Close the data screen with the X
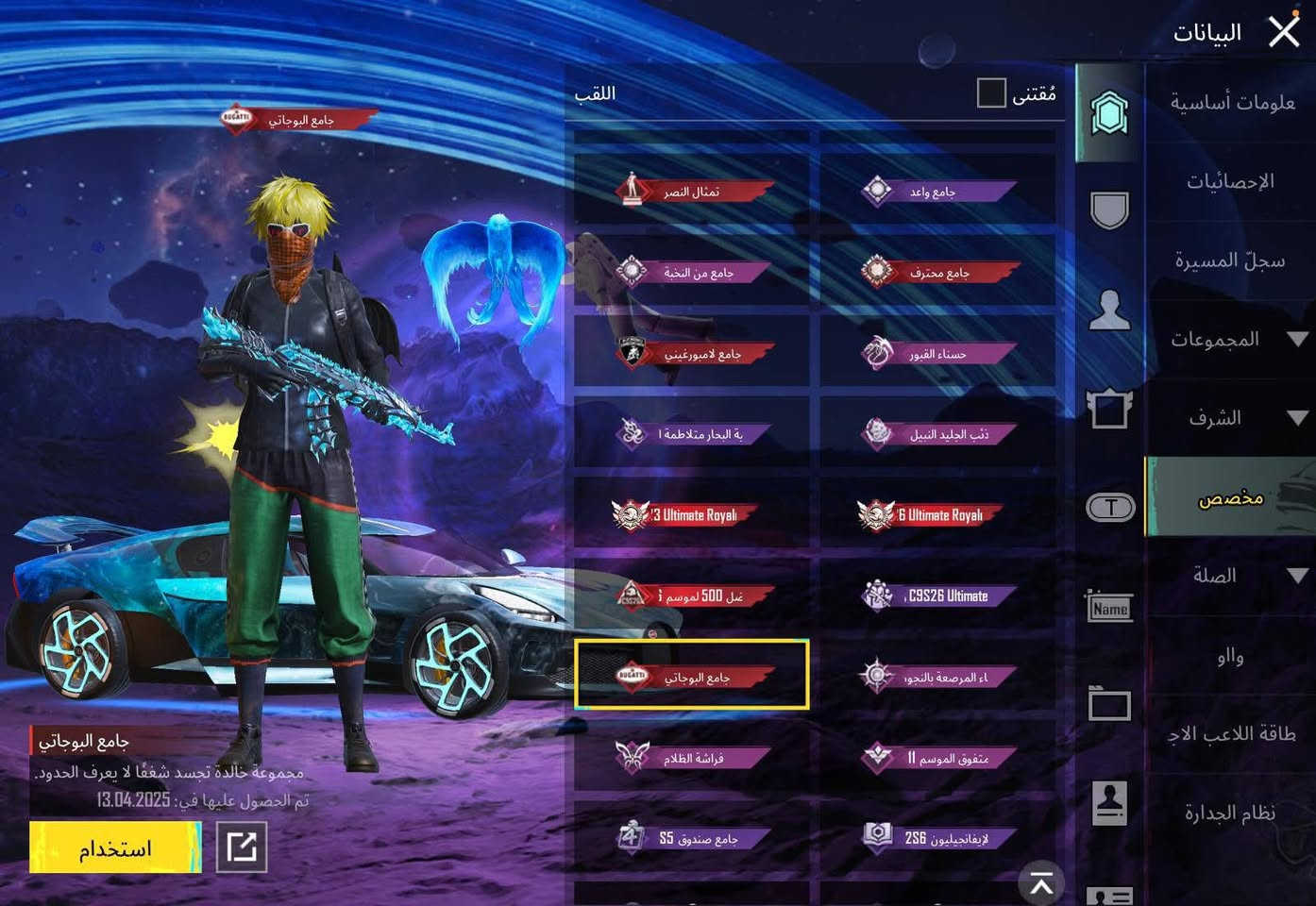 pos(1284,31)
